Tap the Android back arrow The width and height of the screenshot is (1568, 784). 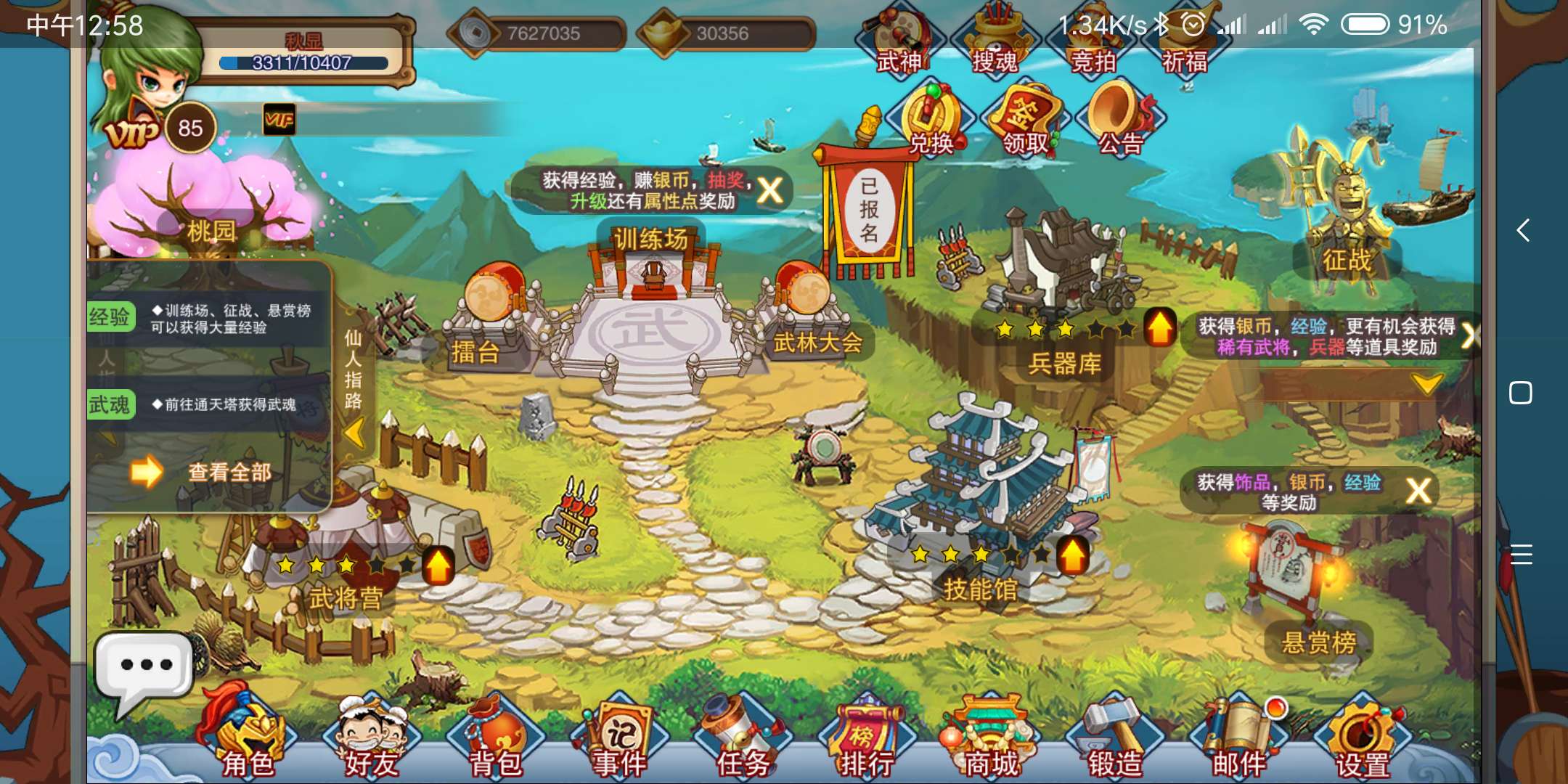pos(1522,231)
